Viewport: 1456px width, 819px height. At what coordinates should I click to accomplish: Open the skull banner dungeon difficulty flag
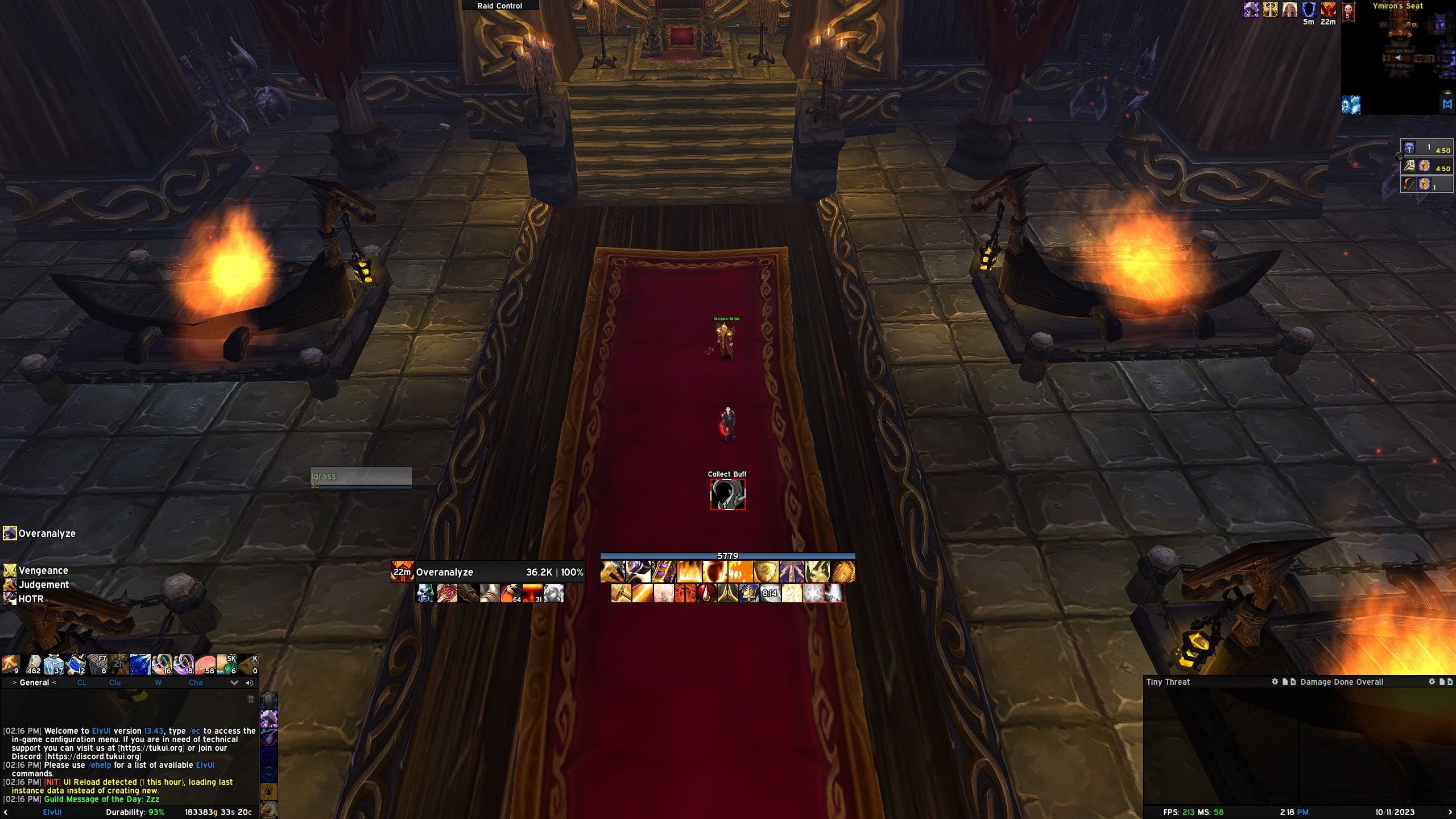[1348, 11]
